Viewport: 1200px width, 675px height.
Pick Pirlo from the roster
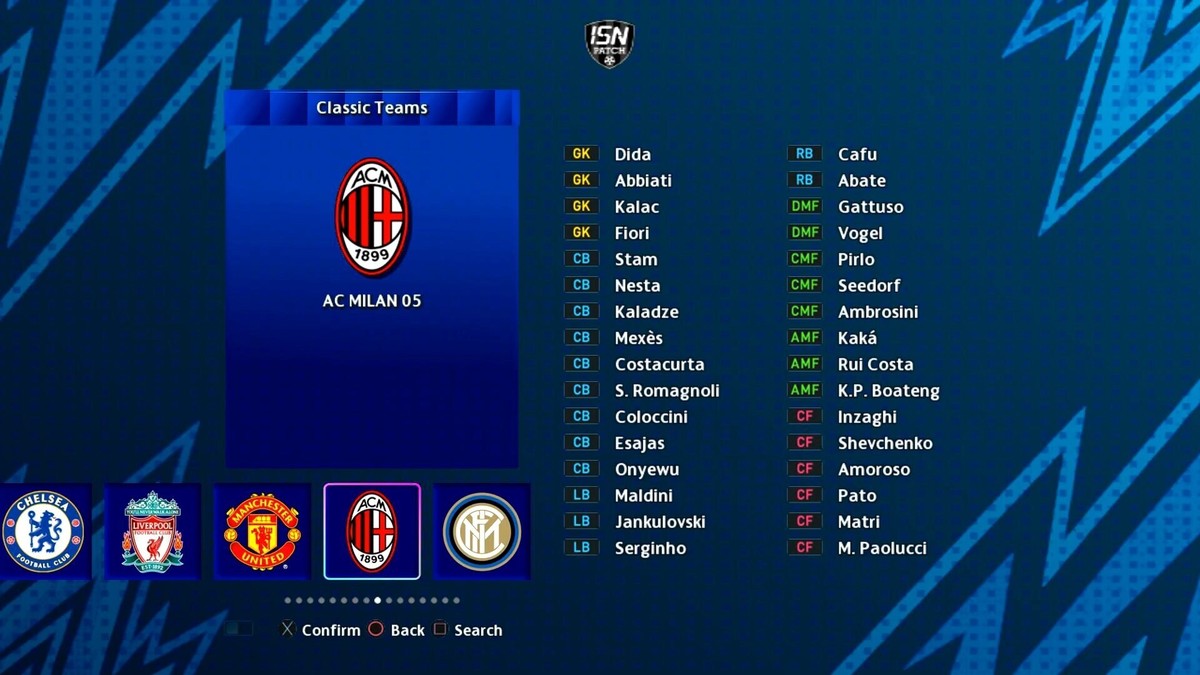coord(856,259)
